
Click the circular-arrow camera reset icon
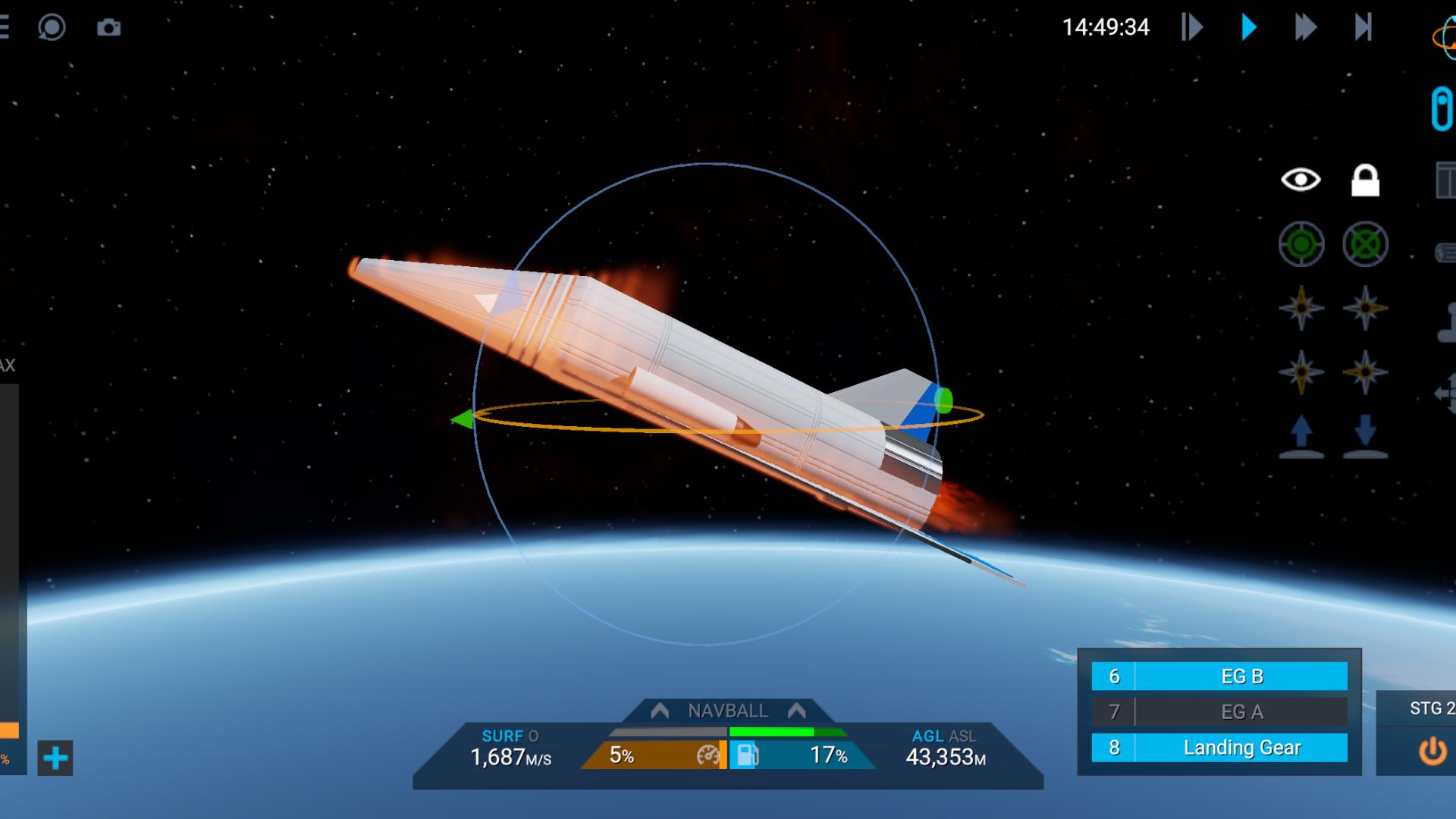[x=52, y=28]
